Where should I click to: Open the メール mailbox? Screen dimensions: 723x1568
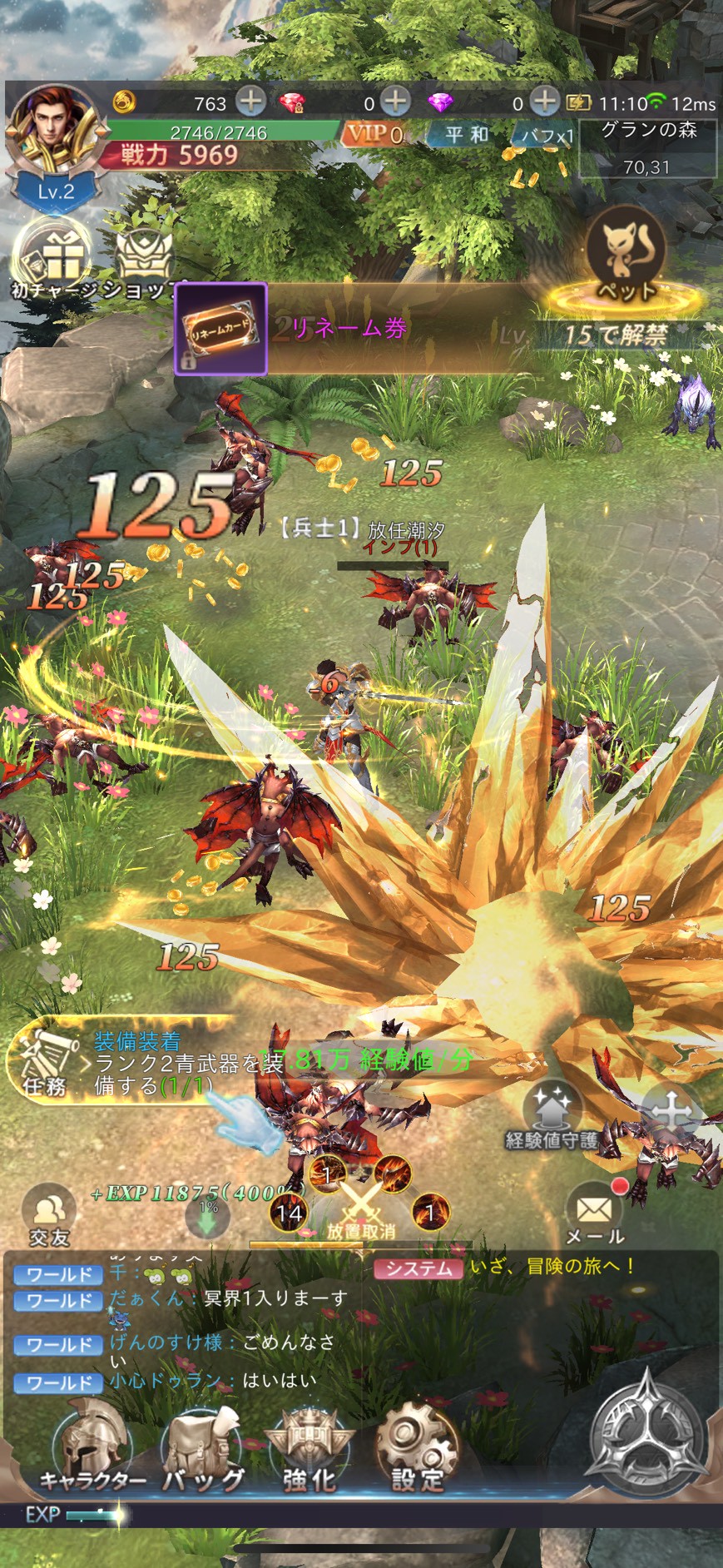594,1213
